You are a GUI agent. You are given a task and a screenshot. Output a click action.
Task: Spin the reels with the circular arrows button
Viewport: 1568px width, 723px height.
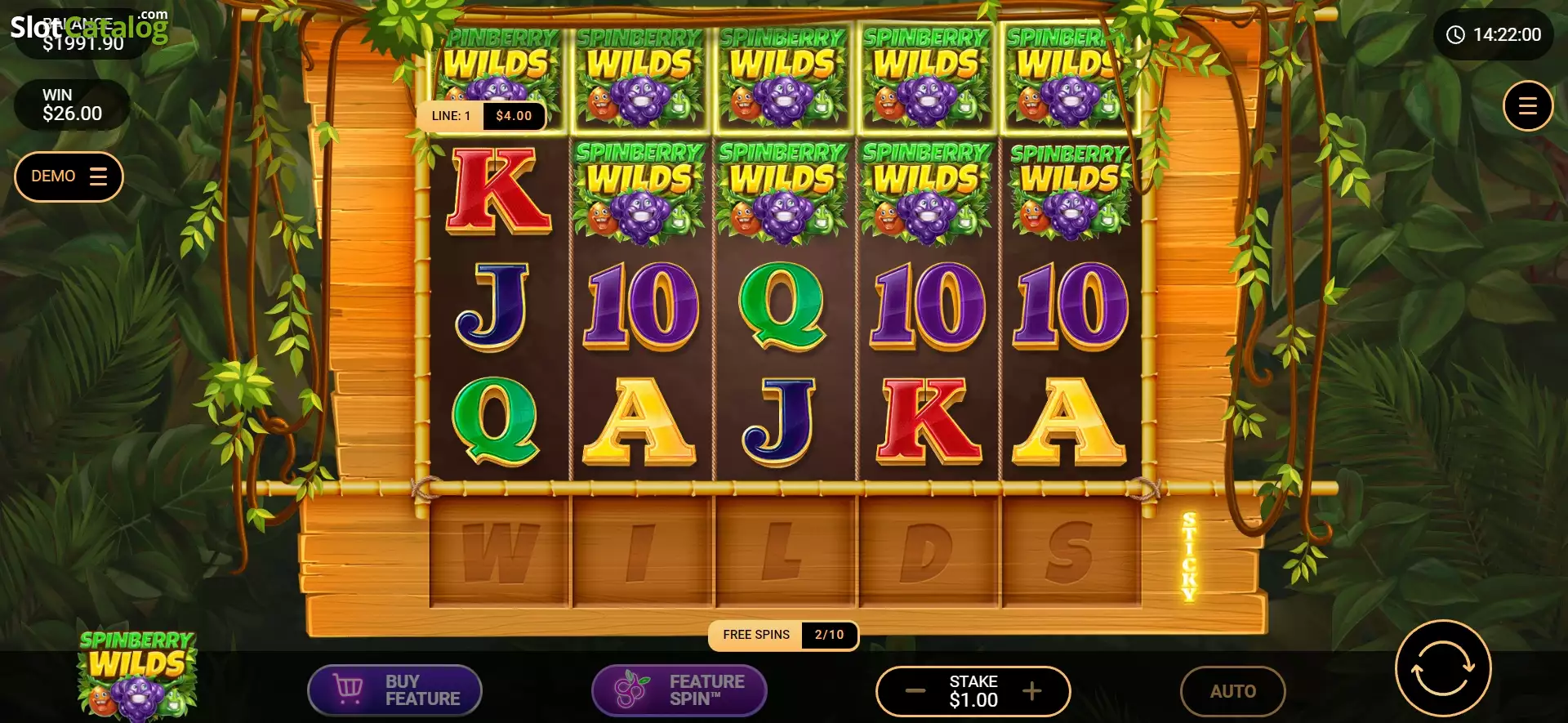click(x=1443, y=668)
